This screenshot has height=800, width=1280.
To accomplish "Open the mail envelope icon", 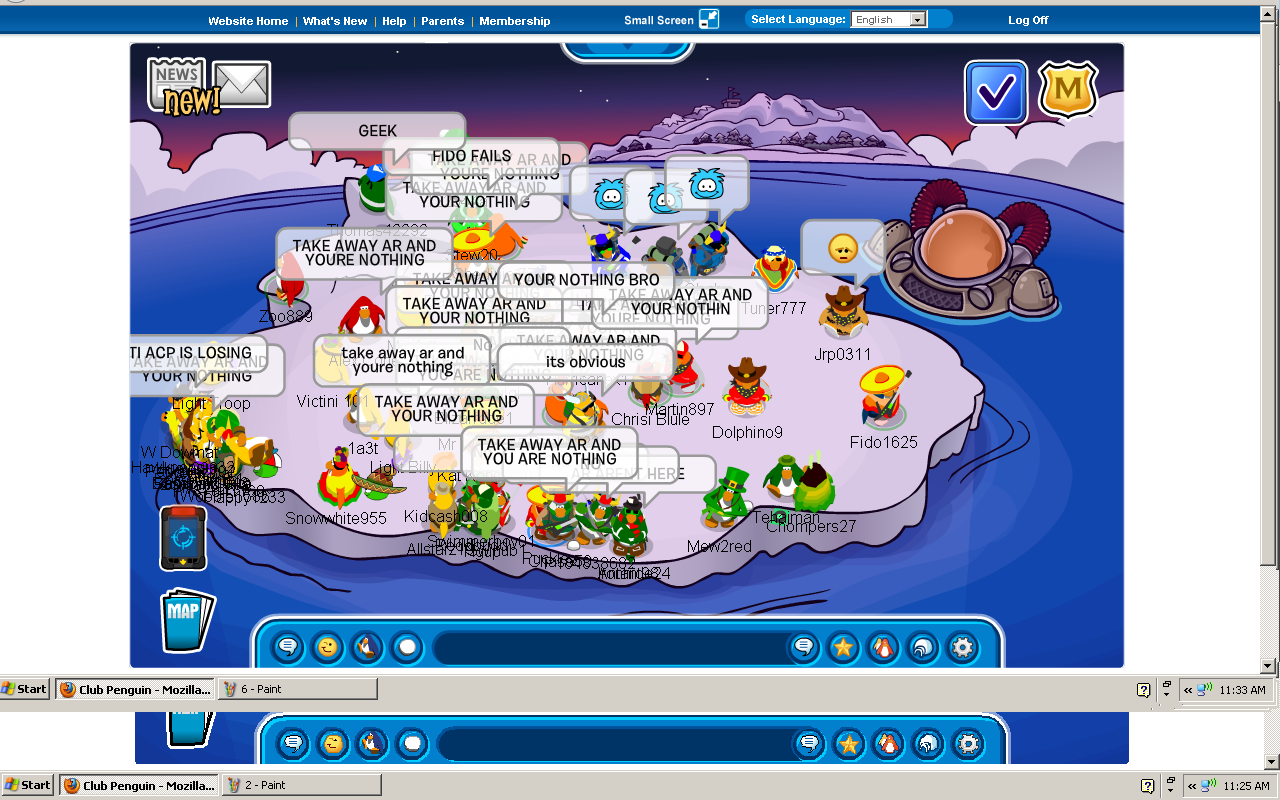I will pos(242,84).
